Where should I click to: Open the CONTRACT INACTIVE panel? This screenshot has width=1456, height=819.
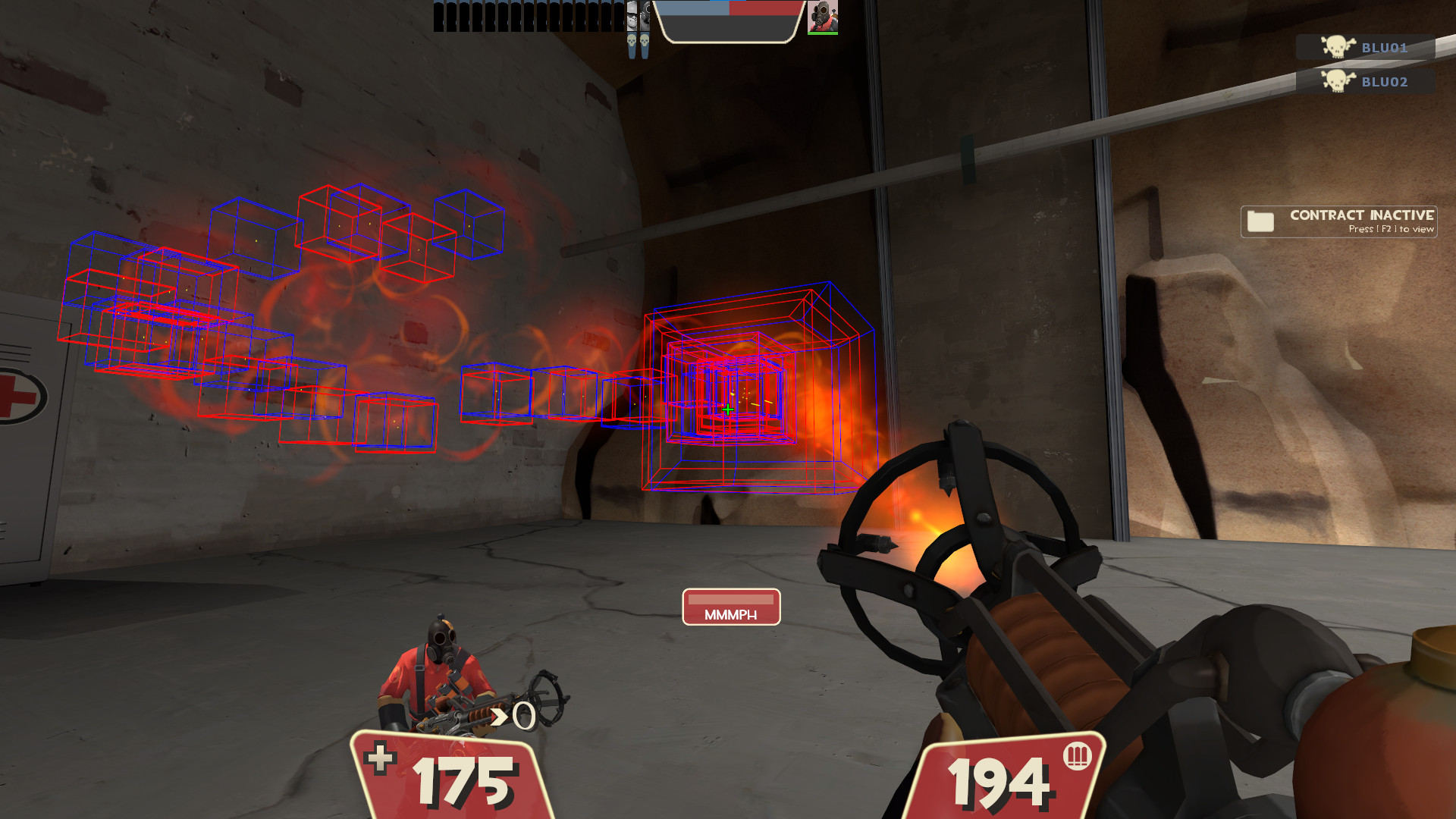[x=1338, y=220]
